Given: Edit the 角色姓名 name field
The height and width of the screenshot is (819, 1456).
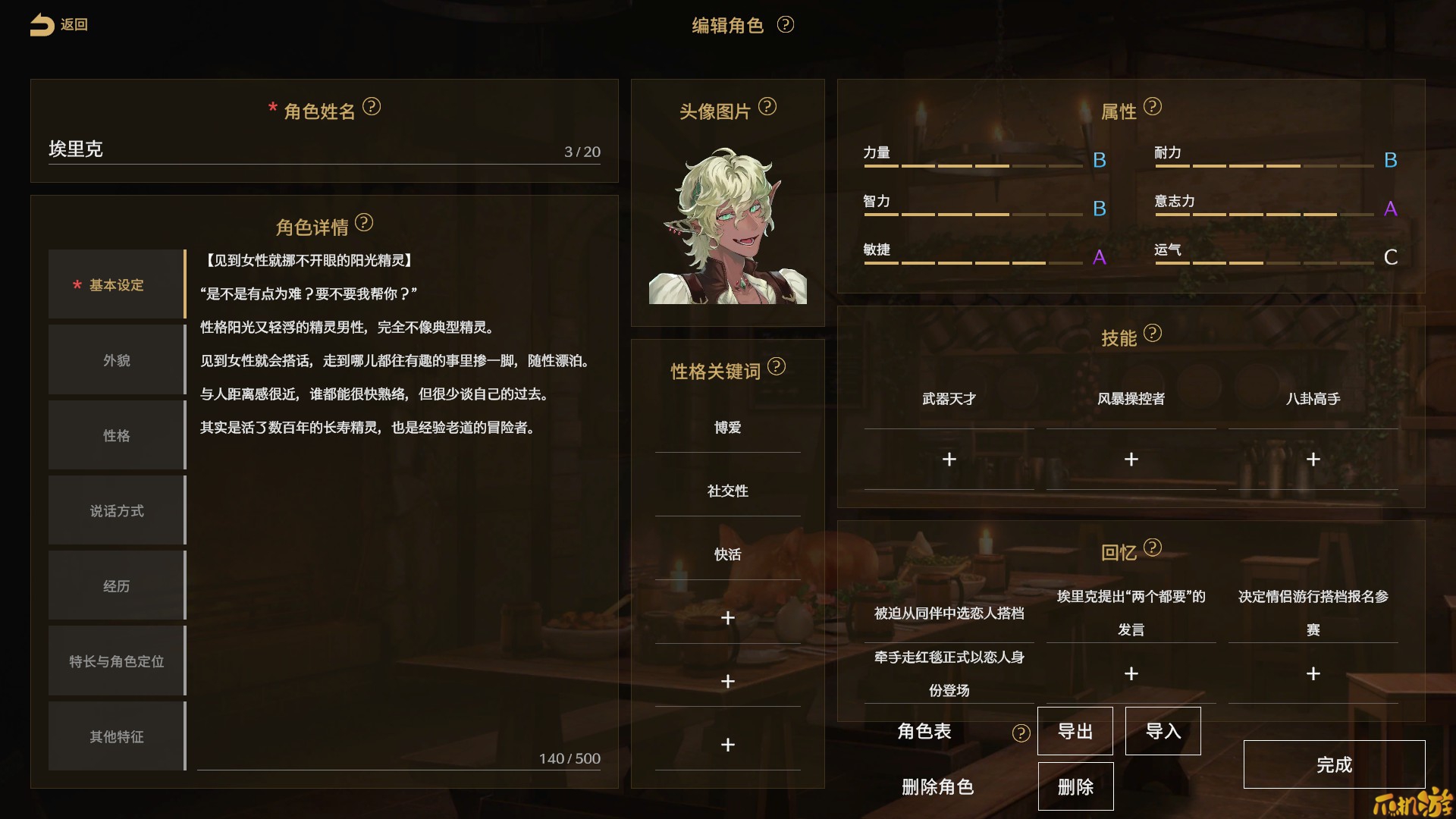Looking at the screenshot, I should (303, 149).
